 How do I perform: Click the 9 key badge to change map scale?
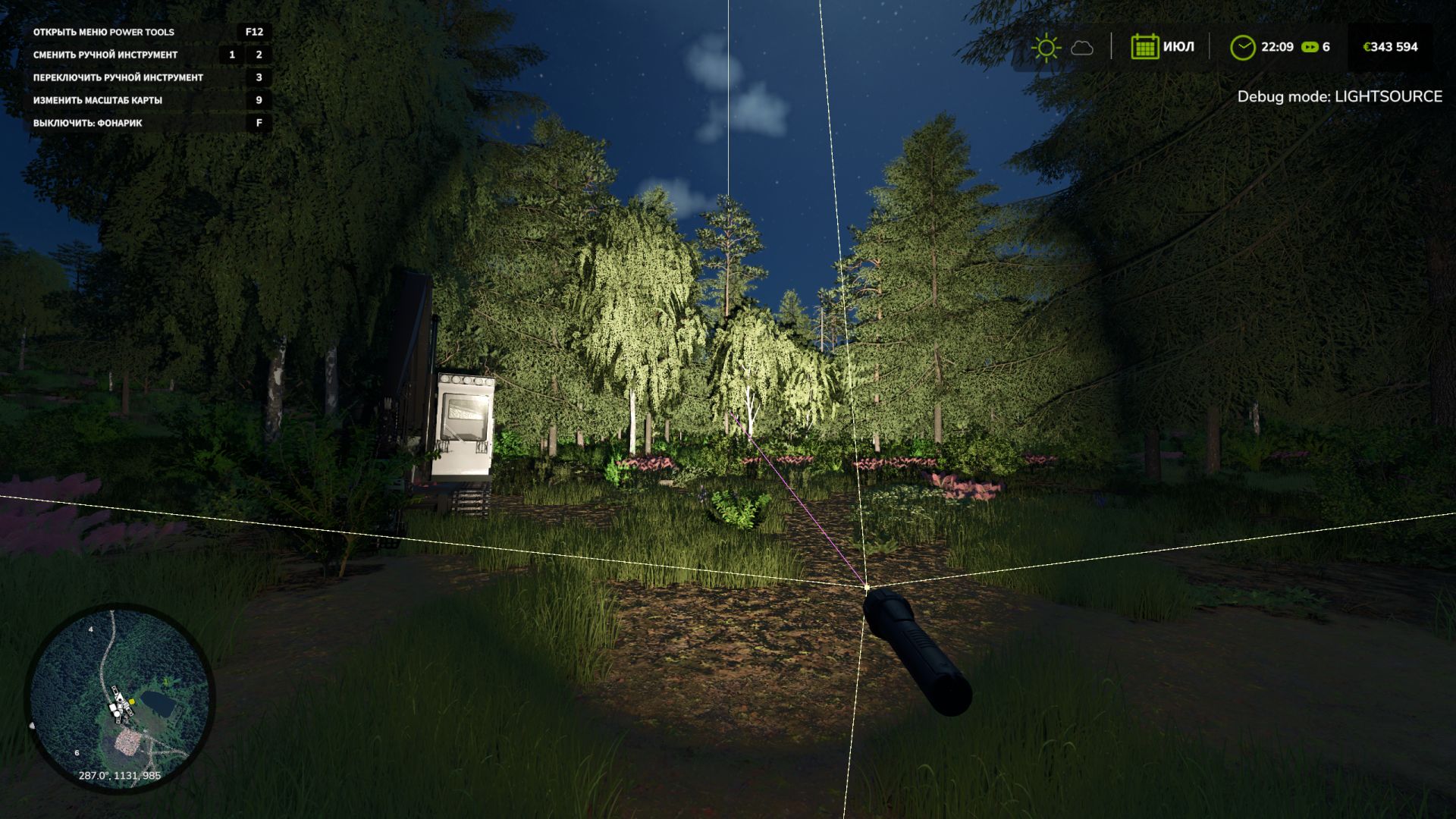click(259, 99)
